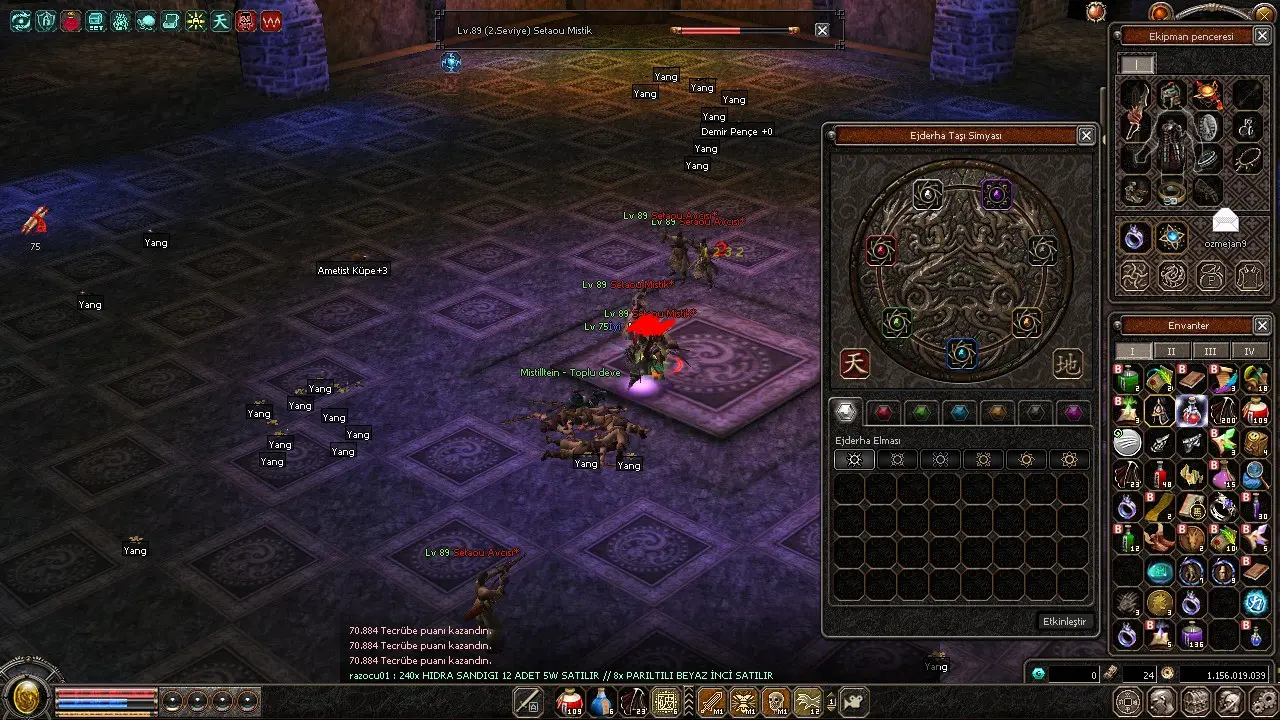
Task: Choose the green dragon stone tab
Action: click(921, 412)
